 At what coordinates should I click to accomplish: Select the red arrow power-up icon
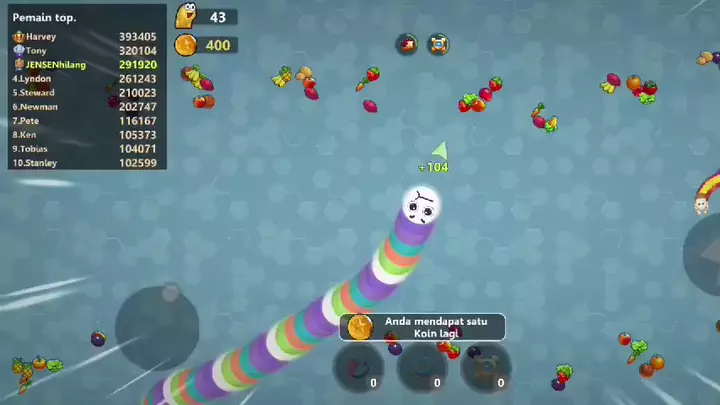coord(407,44)
